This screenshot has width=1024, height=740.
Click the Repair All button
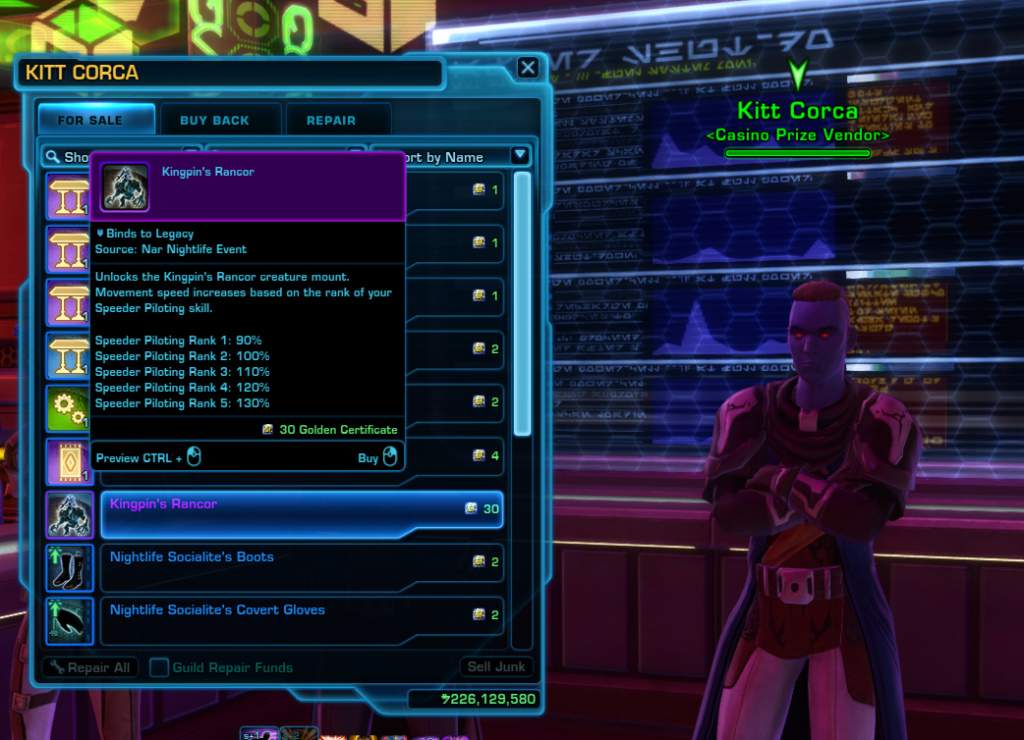click(88, 667)
